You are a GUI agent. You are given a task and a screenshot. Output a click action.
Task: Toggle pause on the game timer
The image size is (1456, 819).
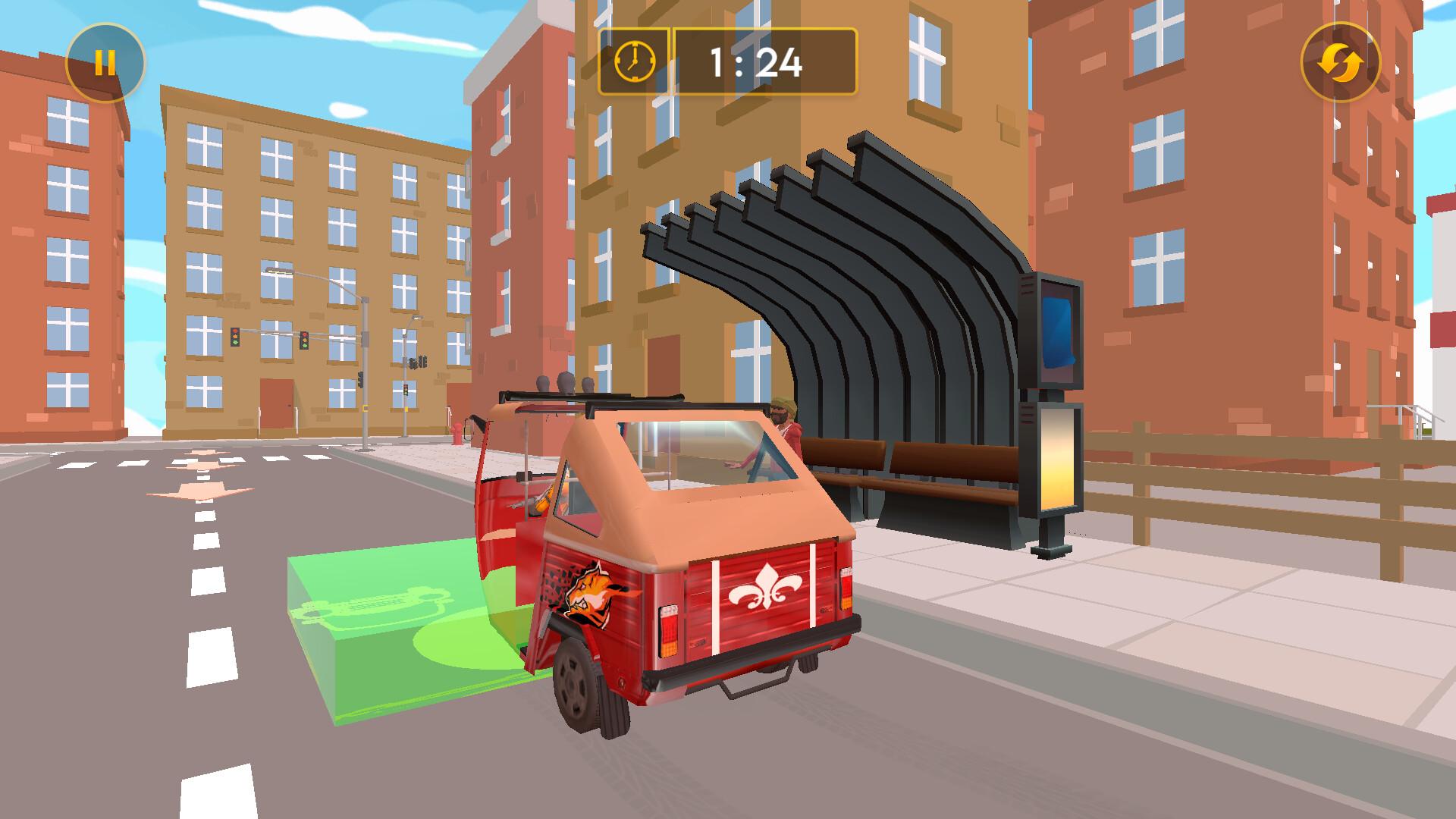(106, 61)
